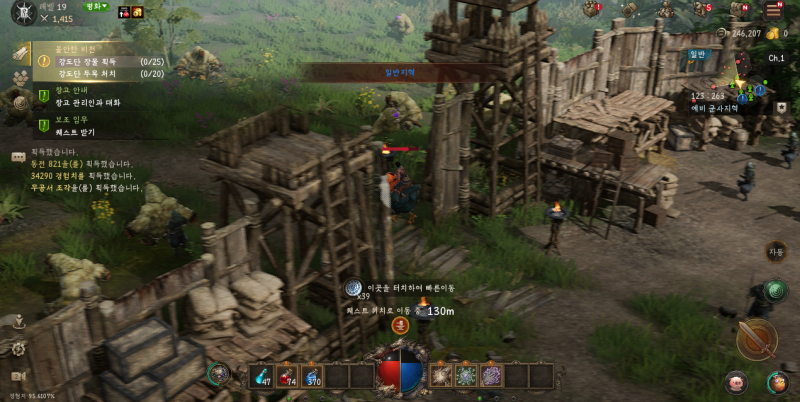Viewport: 800px width, 402px height.
Task: Use the main sword attack button
Action: 756,340
